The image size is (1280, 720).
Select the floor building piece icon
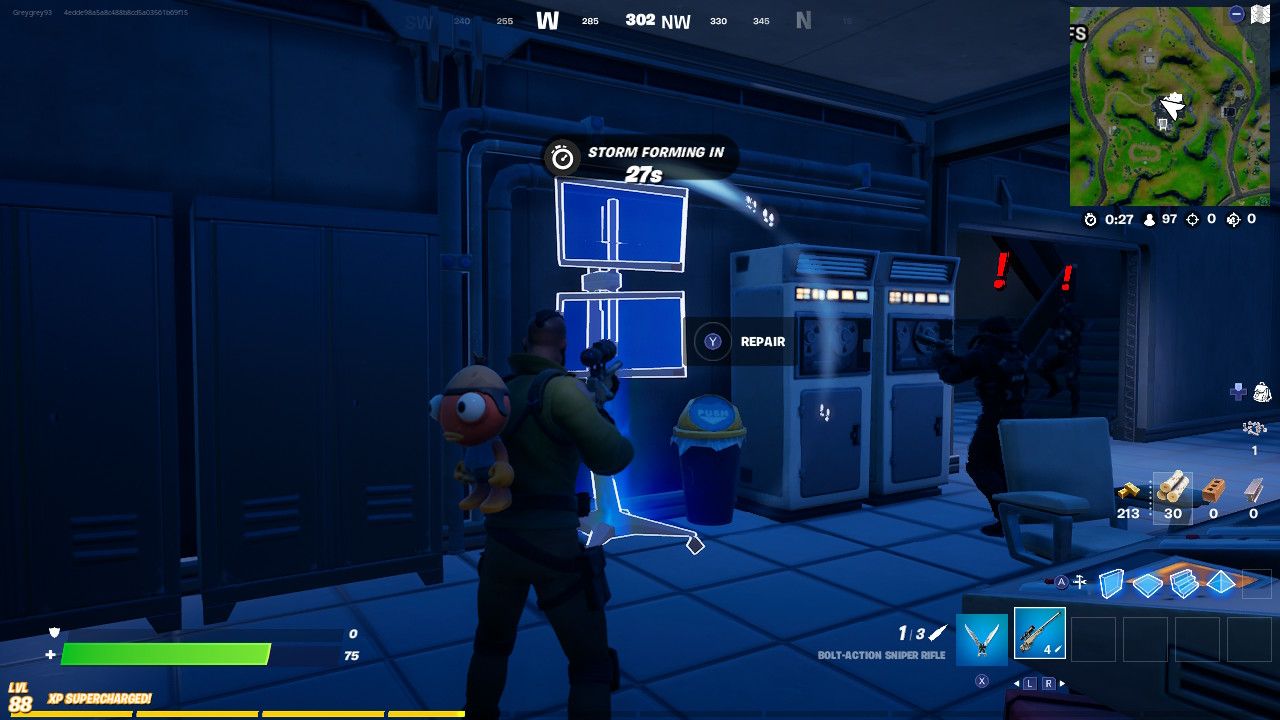(1147, 583)
